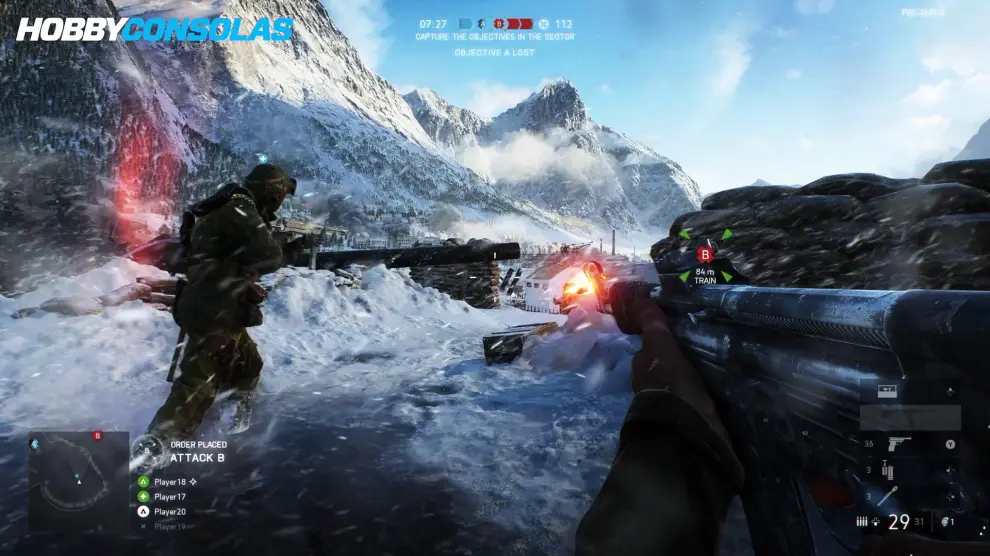990x556 pixels.
Task: Select the blue A marker on the minimap
Action: click(35, 443)
